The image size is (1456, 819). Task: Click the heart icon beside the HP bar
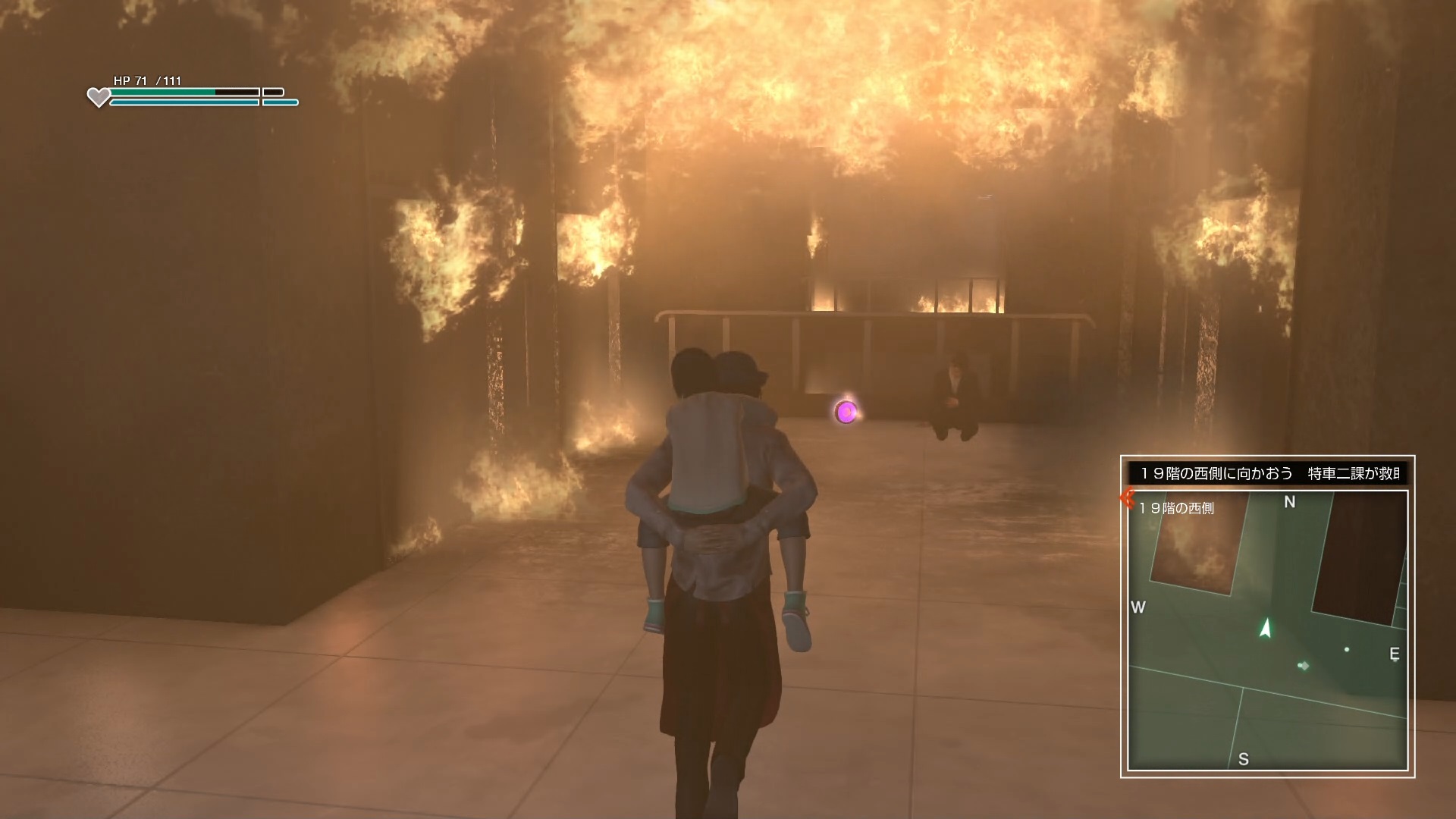point(99,97)
